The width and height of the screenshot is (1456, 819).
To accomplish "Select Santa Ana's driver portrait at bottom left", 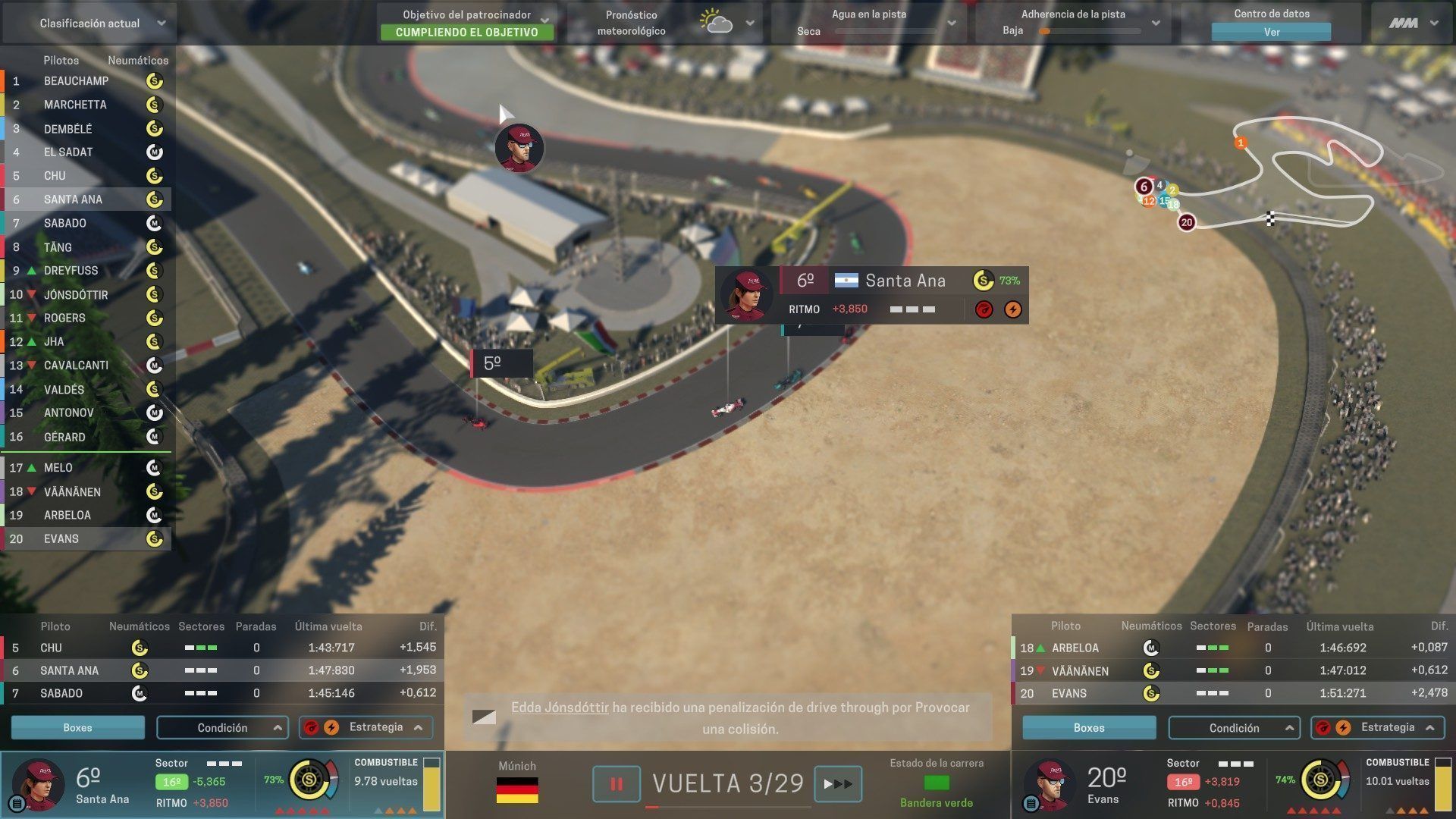I will [38, 784].
